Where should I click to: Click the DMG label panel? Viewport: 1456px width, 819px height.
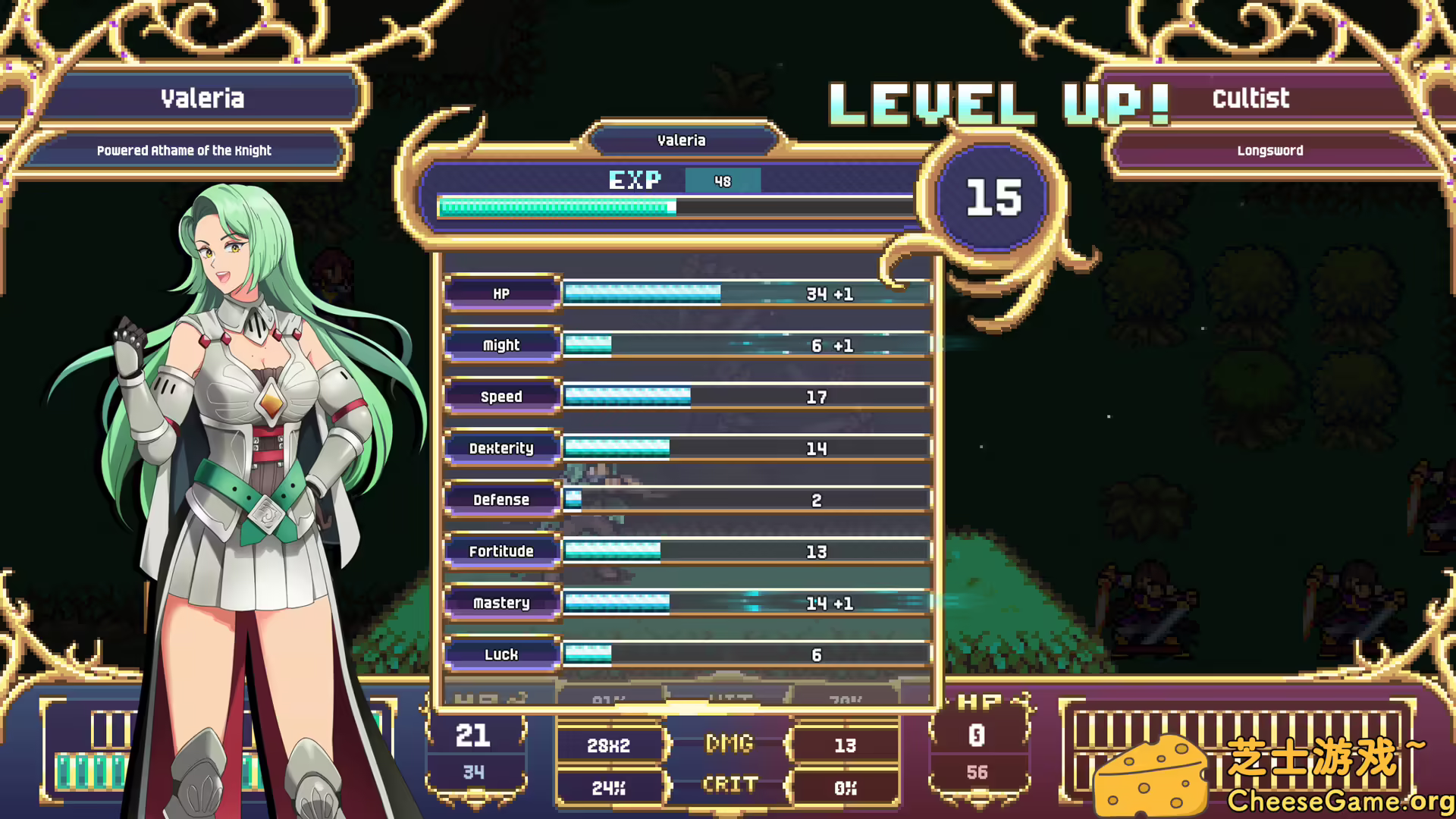coord(728,744)
